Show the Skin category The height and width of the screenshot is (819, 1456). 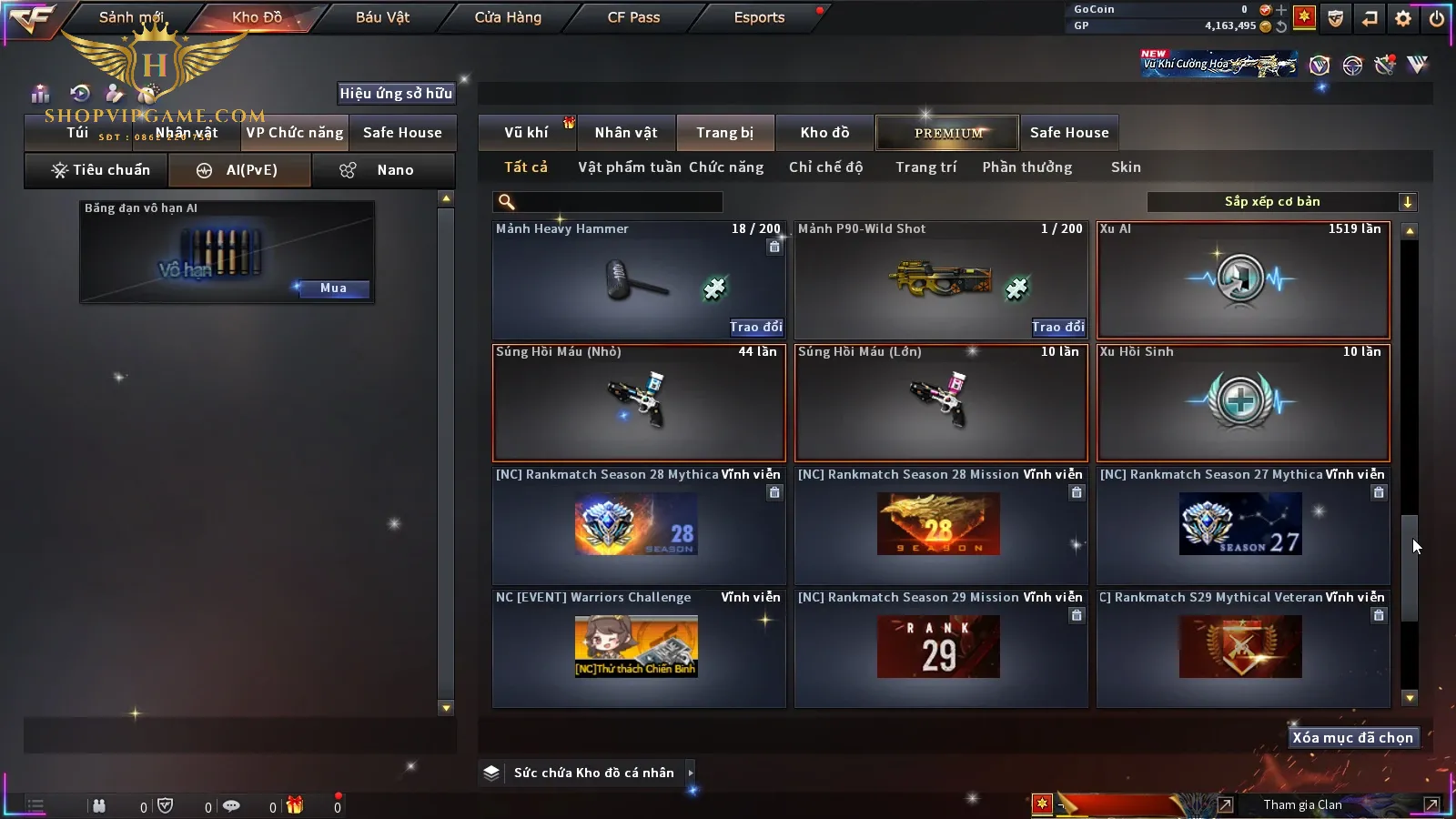pos(1126,167)
